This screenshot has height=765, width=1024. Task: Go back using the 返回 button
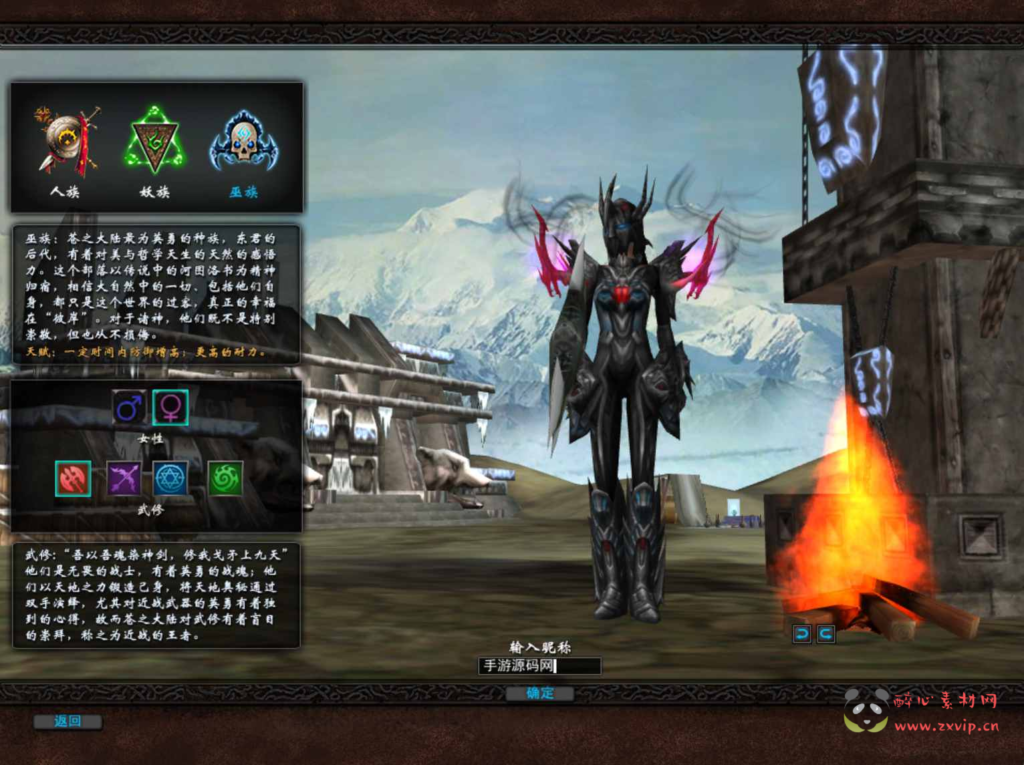pos(67,721)
